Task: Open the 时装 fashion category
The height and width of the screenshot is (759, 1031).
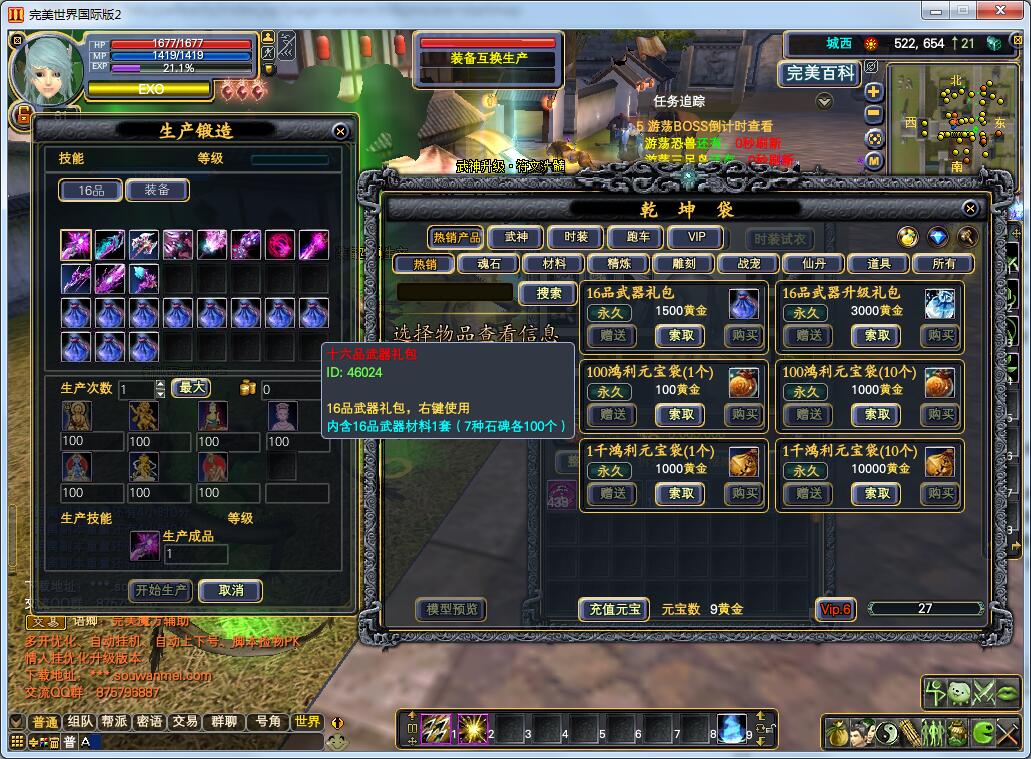Action: point(575,237)
